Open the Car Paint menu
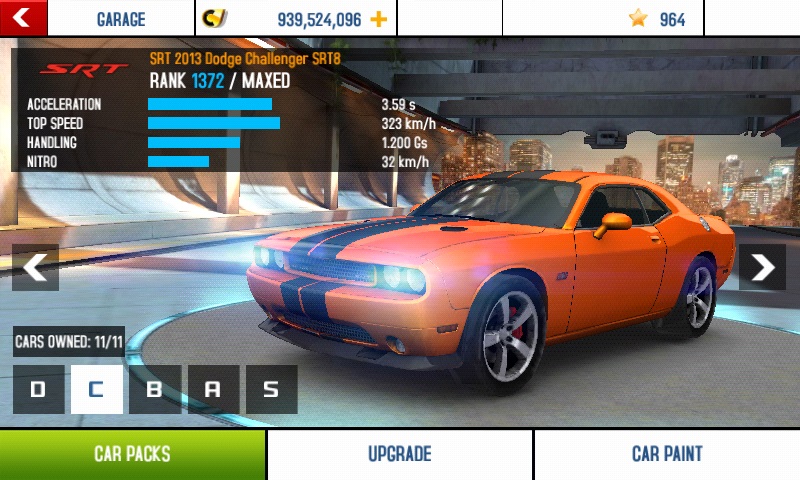 point(667,455)
